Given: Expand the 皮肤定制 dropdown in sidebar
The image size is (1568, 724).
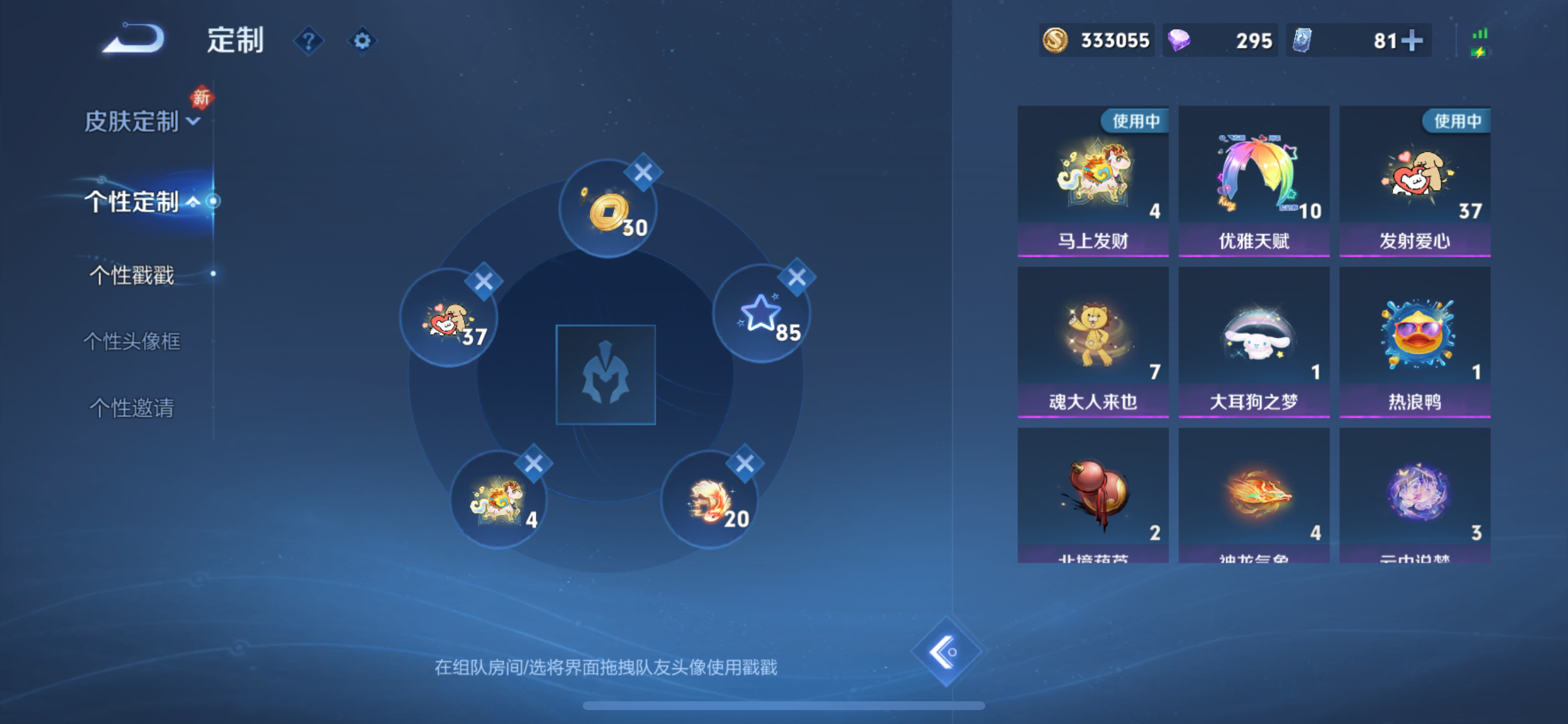Looking at the screenshot, I should [x=192, y=122].
